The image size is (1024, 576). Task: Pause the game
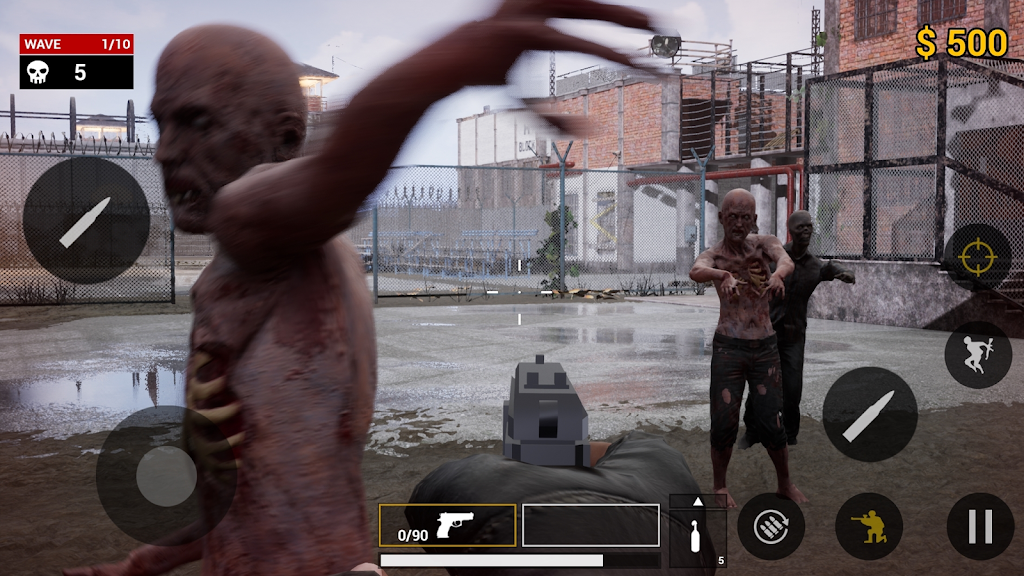coord(980,526)
